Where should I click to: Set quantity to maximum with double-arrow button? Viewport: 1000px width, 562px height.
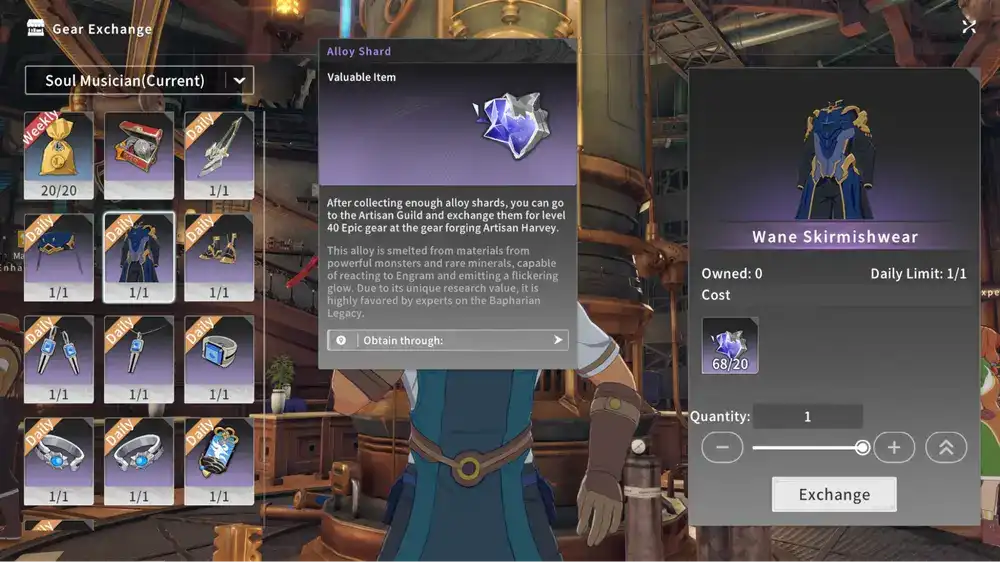[946, 448]
